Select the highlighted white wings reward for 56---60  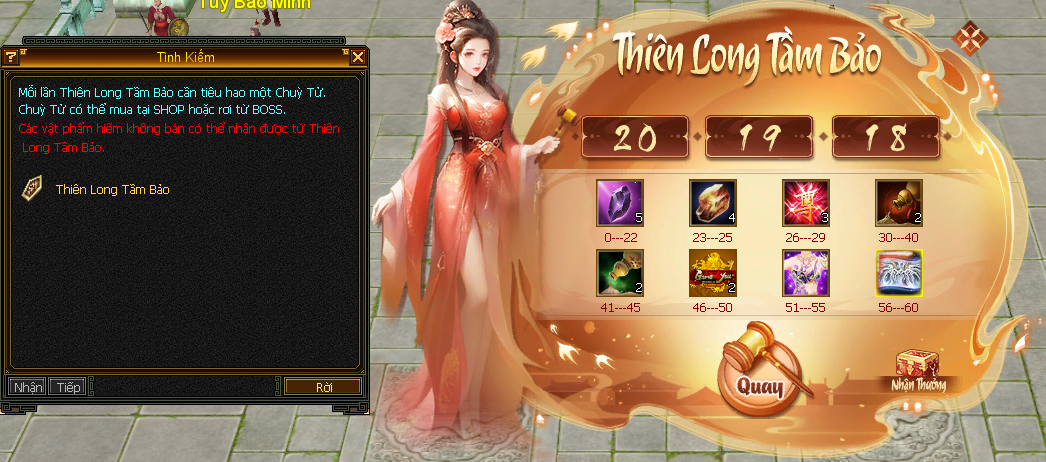[899, 273]
